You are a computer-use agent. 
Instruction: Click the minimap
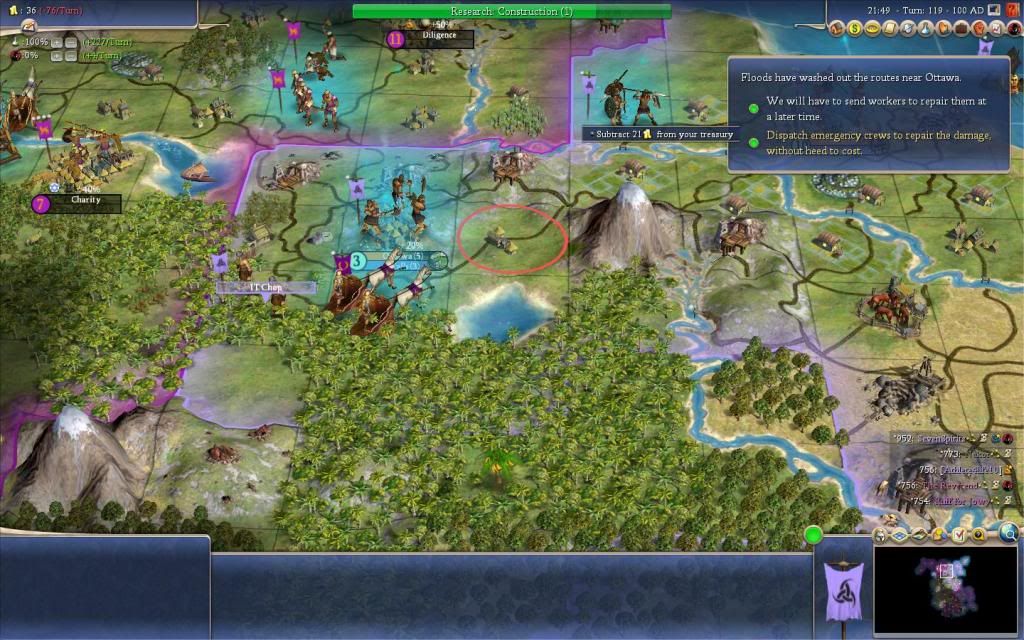click(x=946, y=588)
